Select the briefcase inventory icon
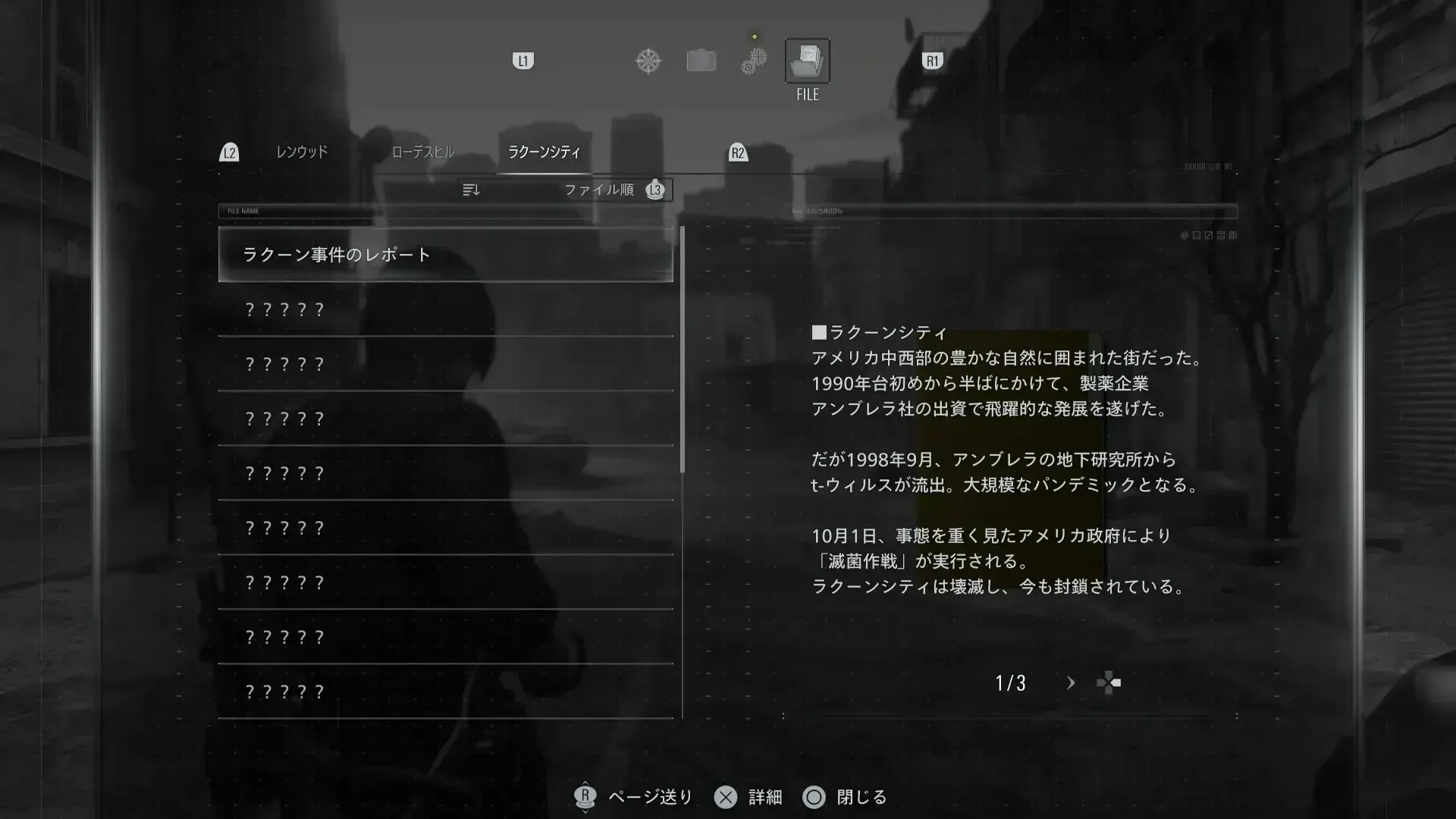Screen dimensions: 1456x819 pos(701,61)
